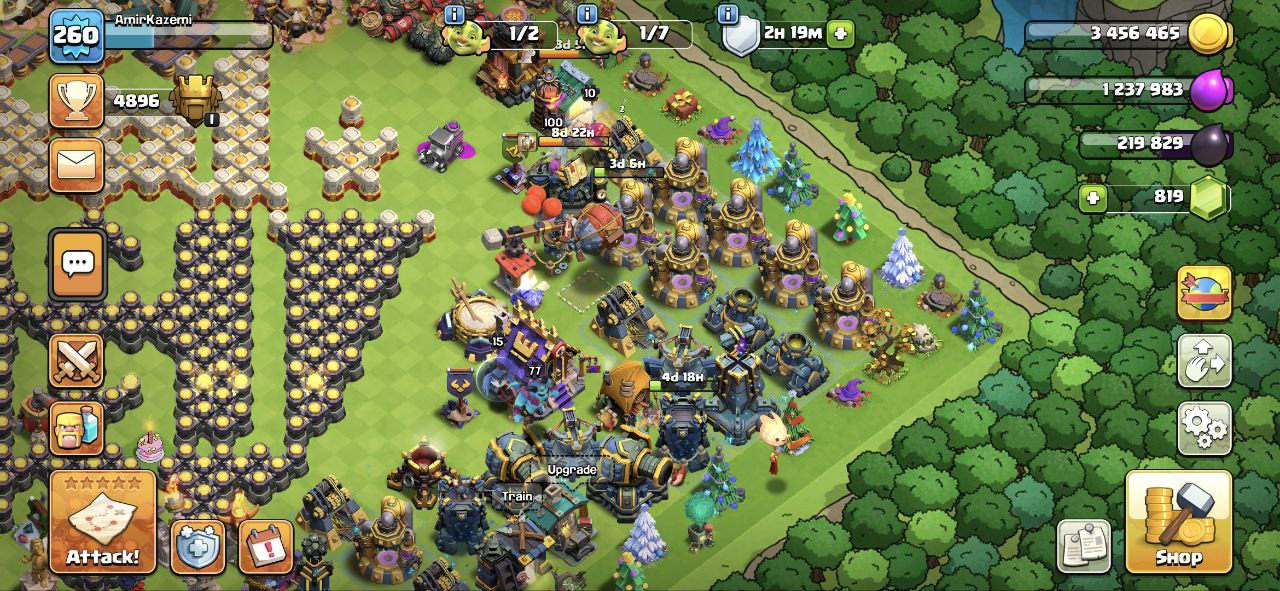Open the clipboard notes button

[1084, 546]
